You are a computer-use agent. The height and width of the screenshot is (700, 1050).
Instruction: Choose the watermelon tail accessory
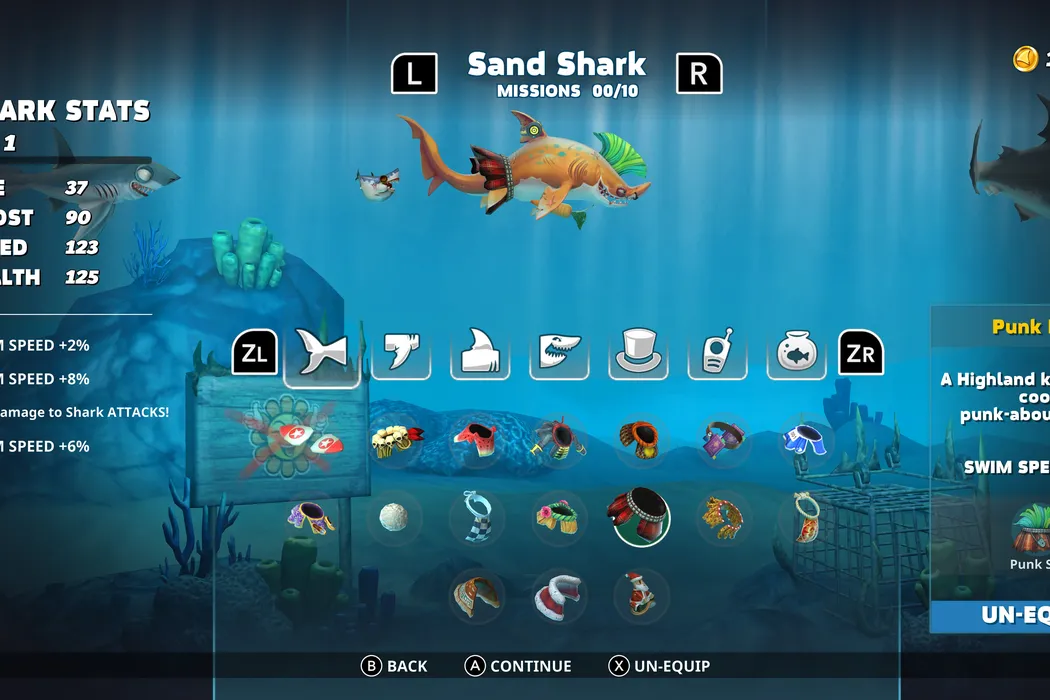point(476,440)
